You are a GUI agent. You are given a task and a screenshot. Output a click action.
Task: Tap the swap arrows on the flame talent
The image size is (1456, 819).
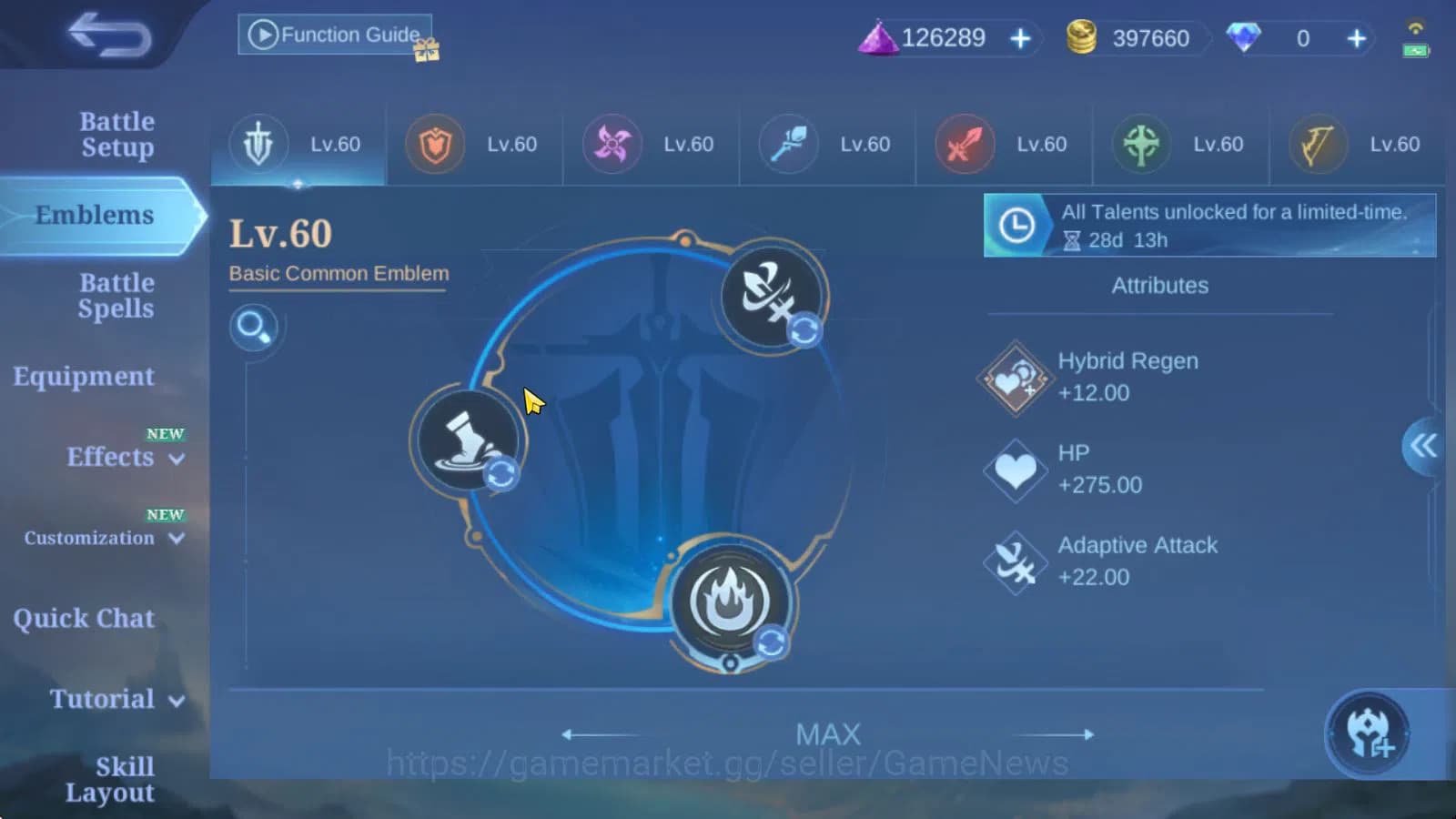(770, 642)
